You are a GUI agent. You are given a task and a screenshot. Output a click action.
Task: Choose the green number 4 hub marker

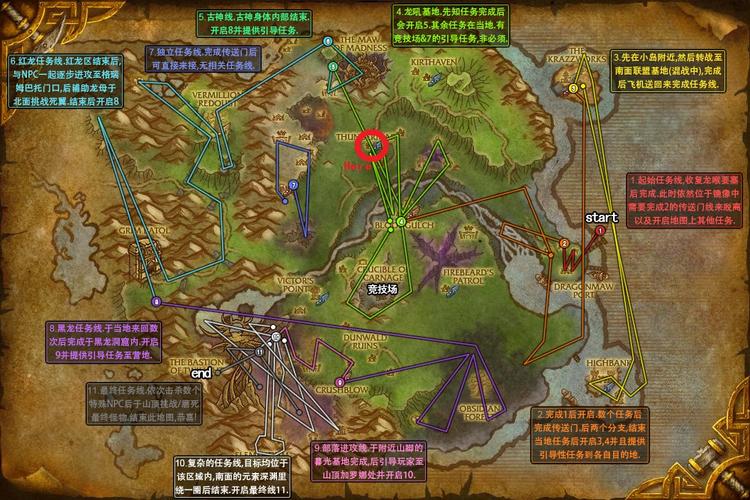tap(400, 221)
